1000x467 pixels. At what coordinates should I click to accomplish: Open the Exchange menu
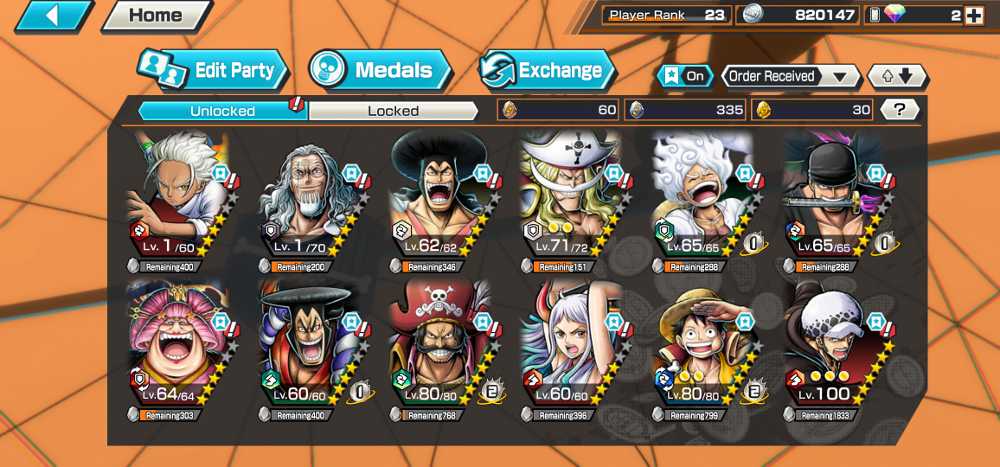[546, 71]
